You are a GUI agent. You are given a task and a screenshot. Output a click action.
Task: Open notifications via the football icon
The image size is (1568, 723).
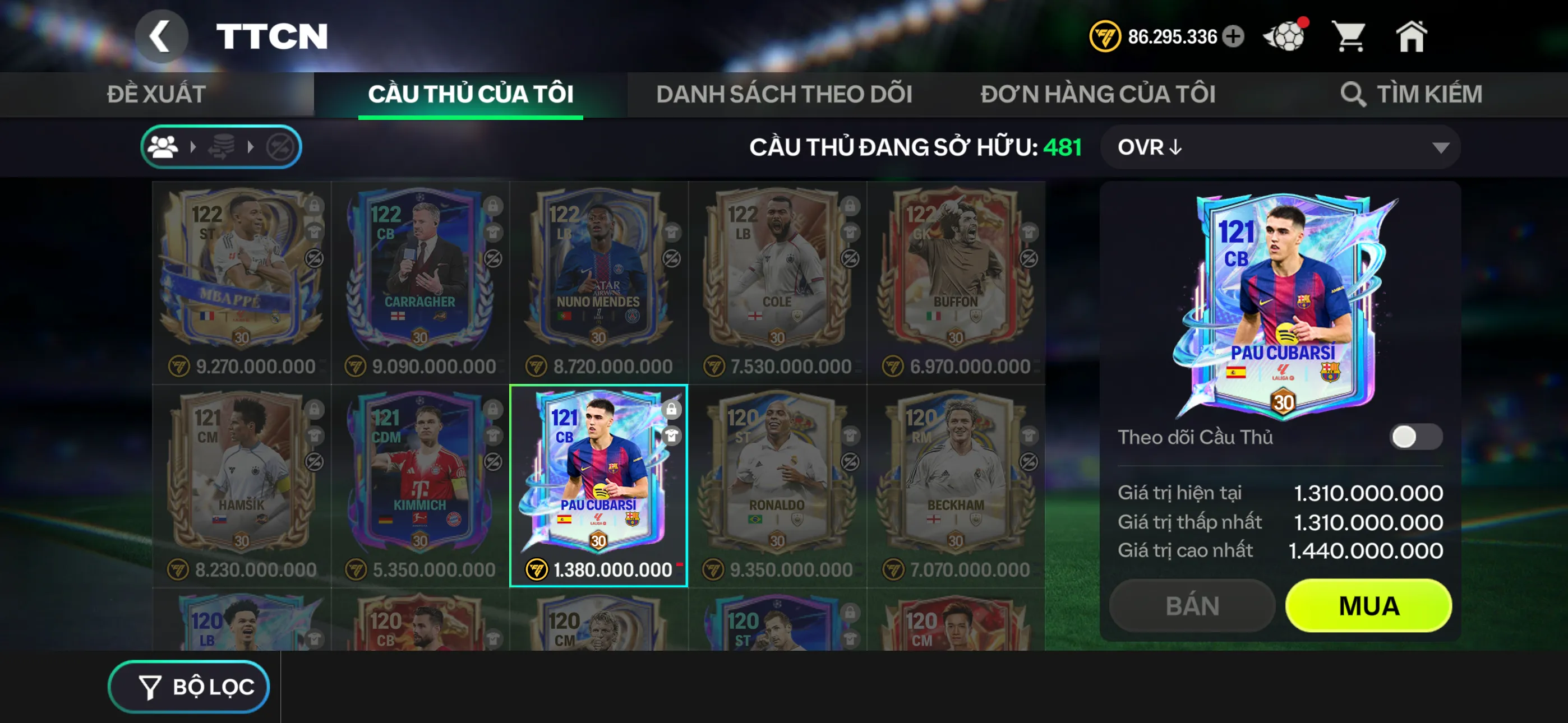[x=1284, y=36]
